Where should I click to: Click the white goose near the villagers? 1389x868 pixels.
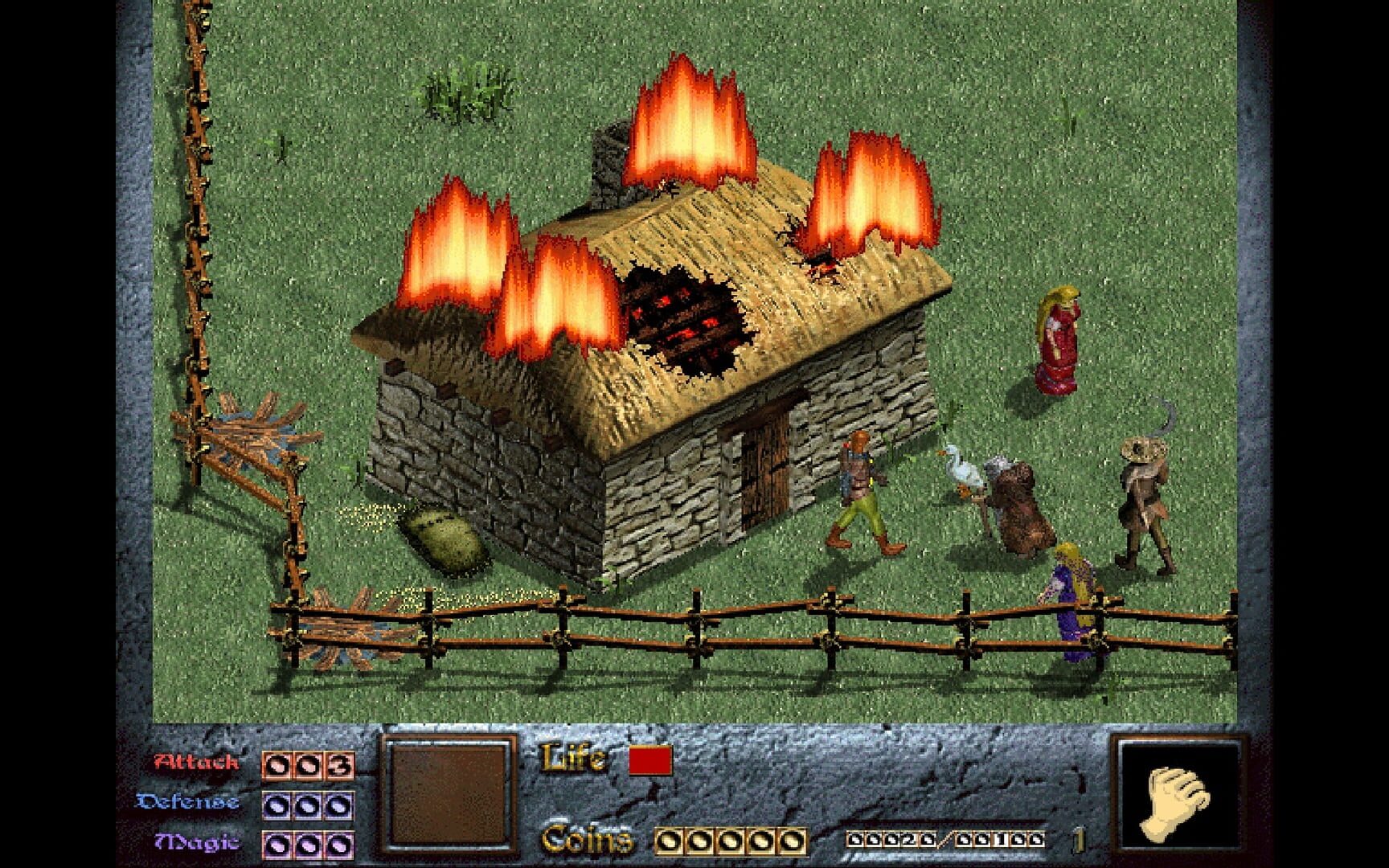959,469
